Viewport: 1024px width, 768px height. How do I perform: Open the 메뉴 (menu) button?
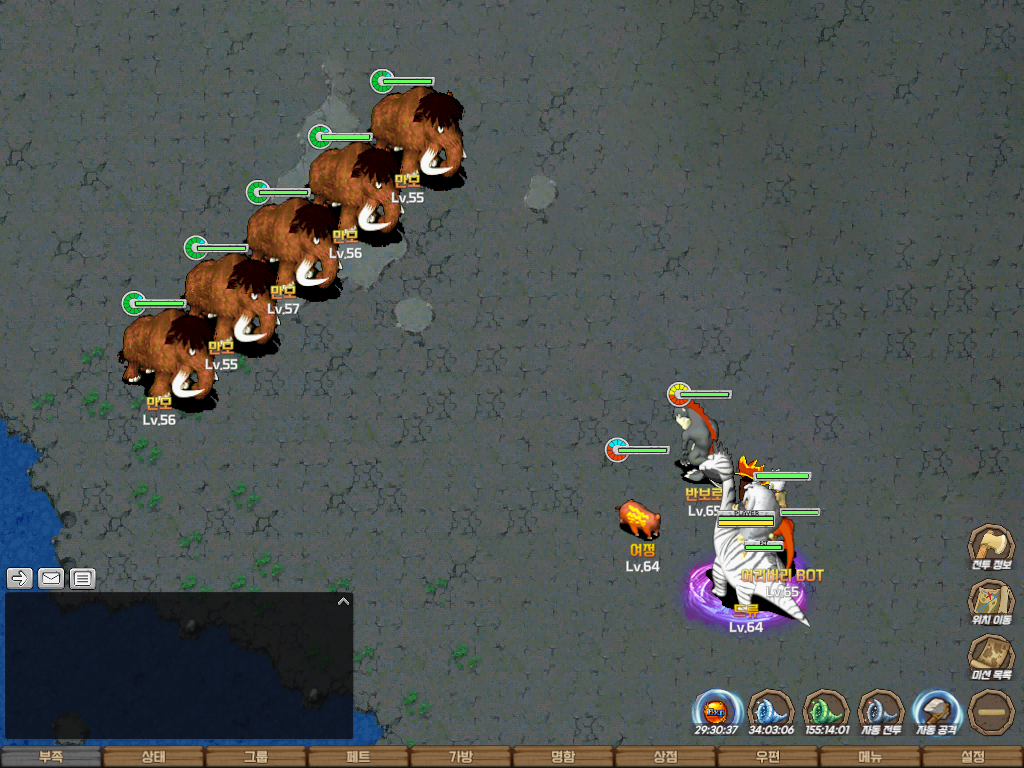(870, 757)
